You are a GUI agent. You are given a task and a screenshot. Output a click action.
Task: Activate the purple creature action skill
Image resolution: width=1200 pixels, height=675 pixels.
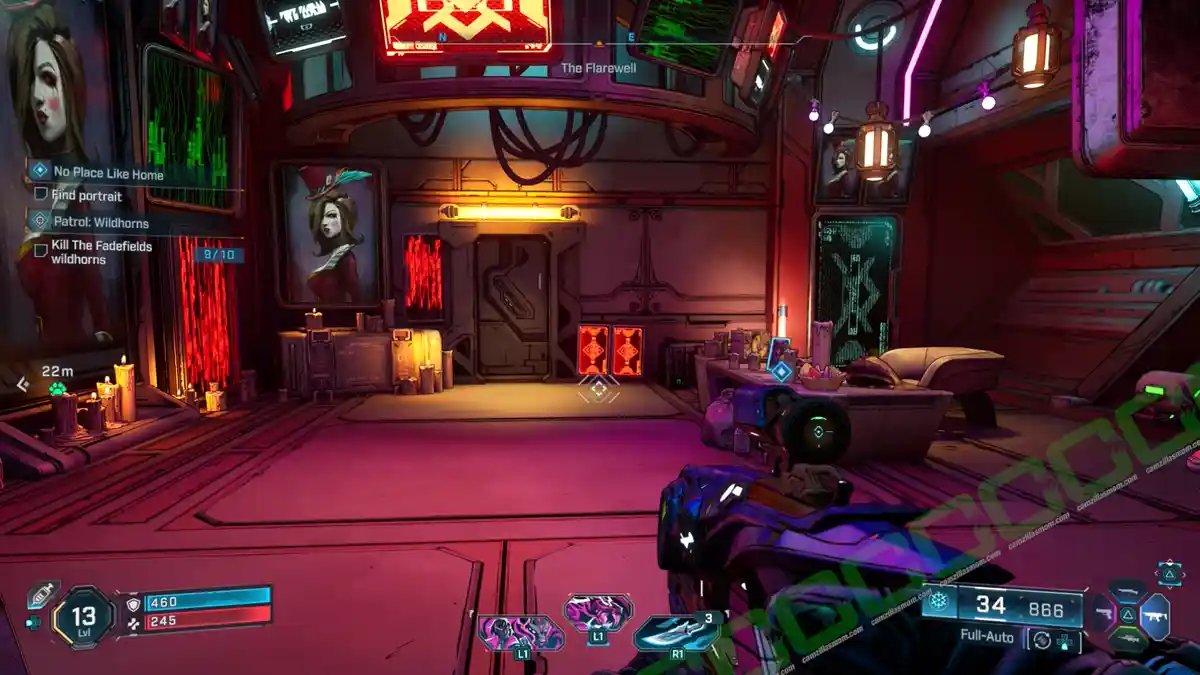pyautogui.click(x=520, y=633)
